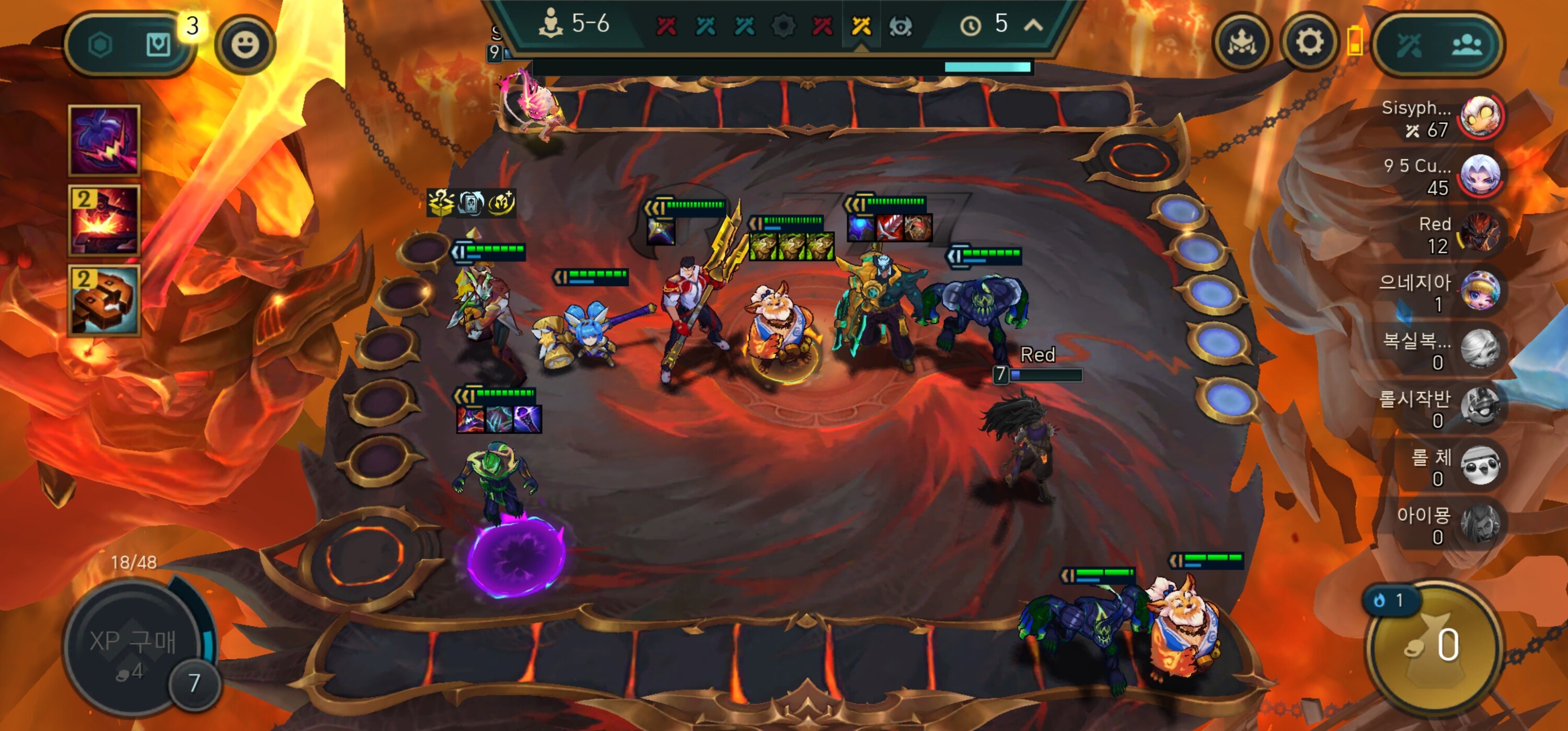Select the fiery forge augment icon
This screenshot has width=1568, height=731.
(x=104, y=221)
